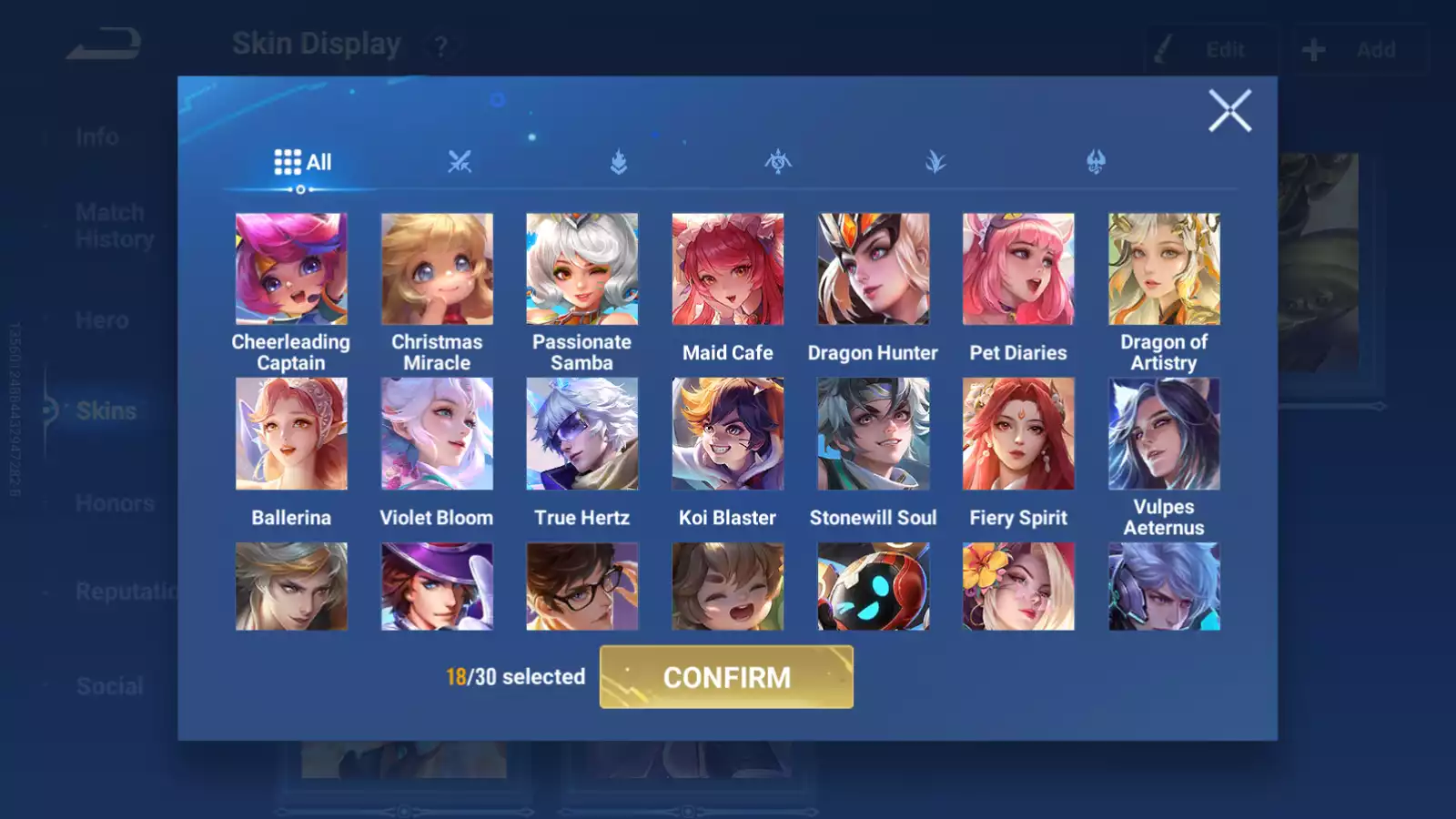Pick the Vulpes Aeternus skin
Screen dimensions: 1456x819
(1164, 434)
